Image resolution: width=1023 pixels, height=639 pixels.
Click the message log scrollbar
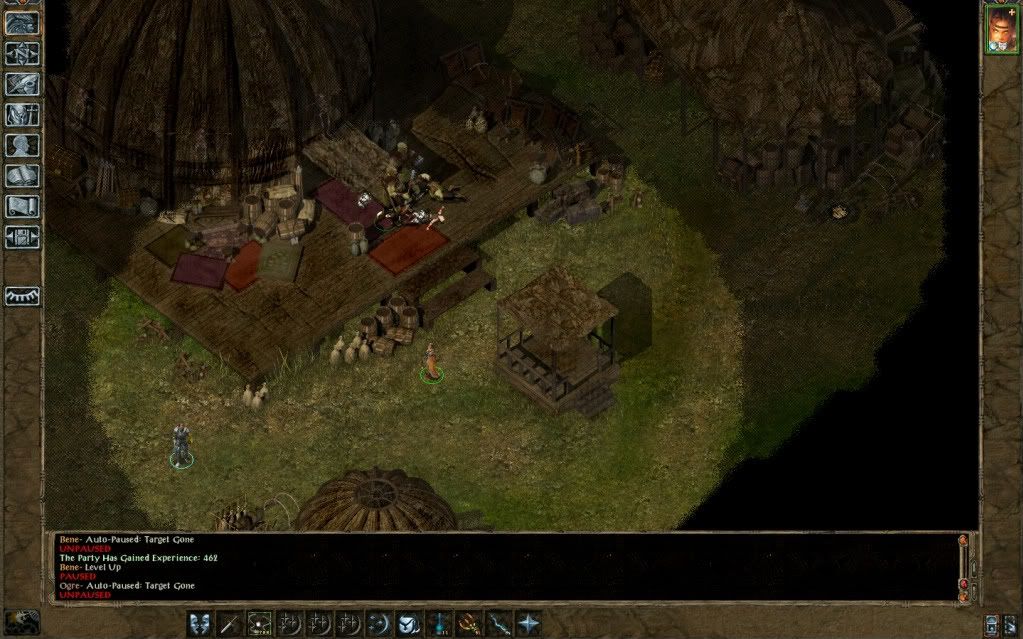pyautogui.click(x=964, y=566)
